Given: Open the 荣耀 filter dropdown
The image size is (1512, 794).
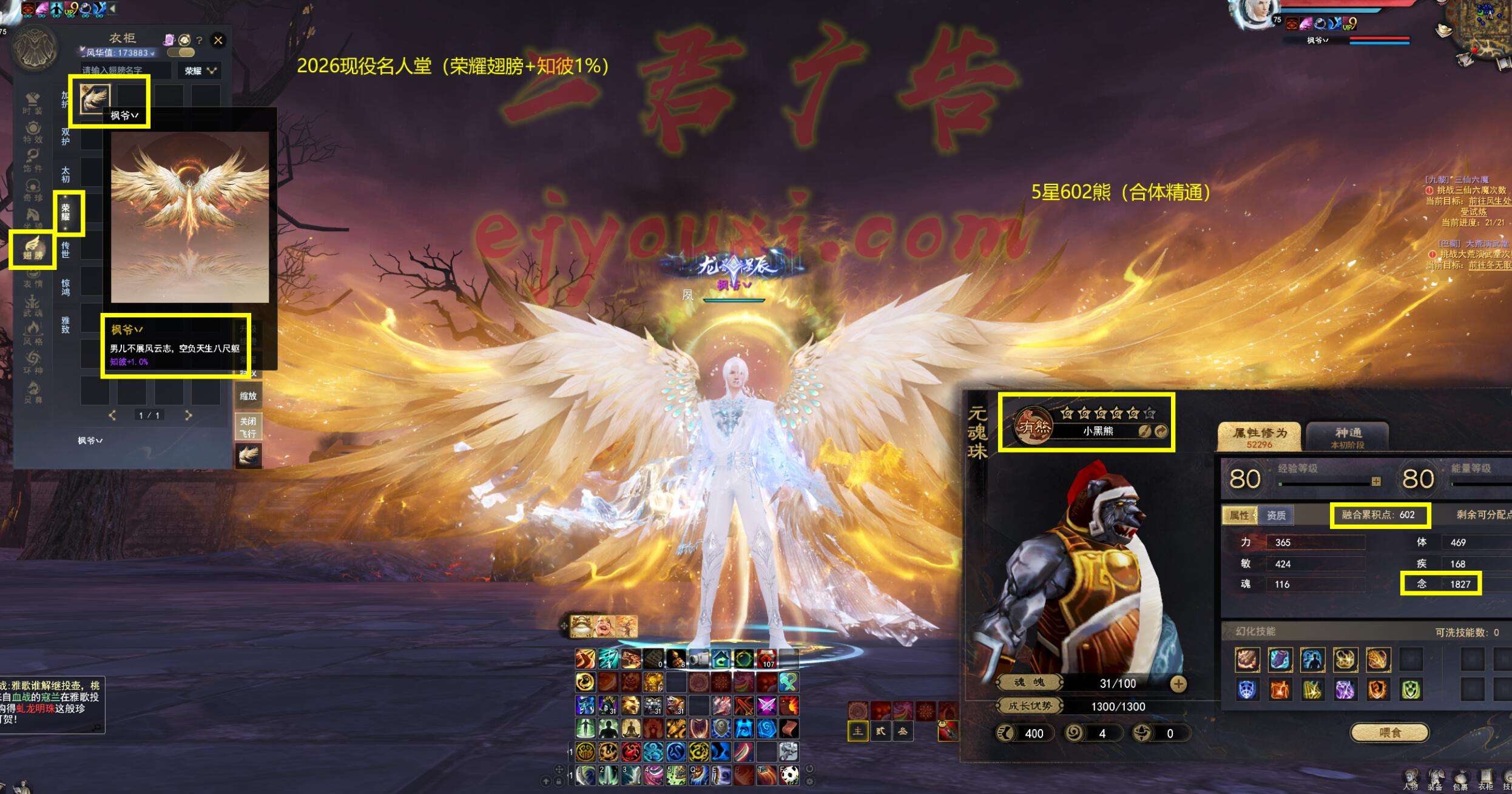Looking at the screenshot, I should tap(200, 71).
